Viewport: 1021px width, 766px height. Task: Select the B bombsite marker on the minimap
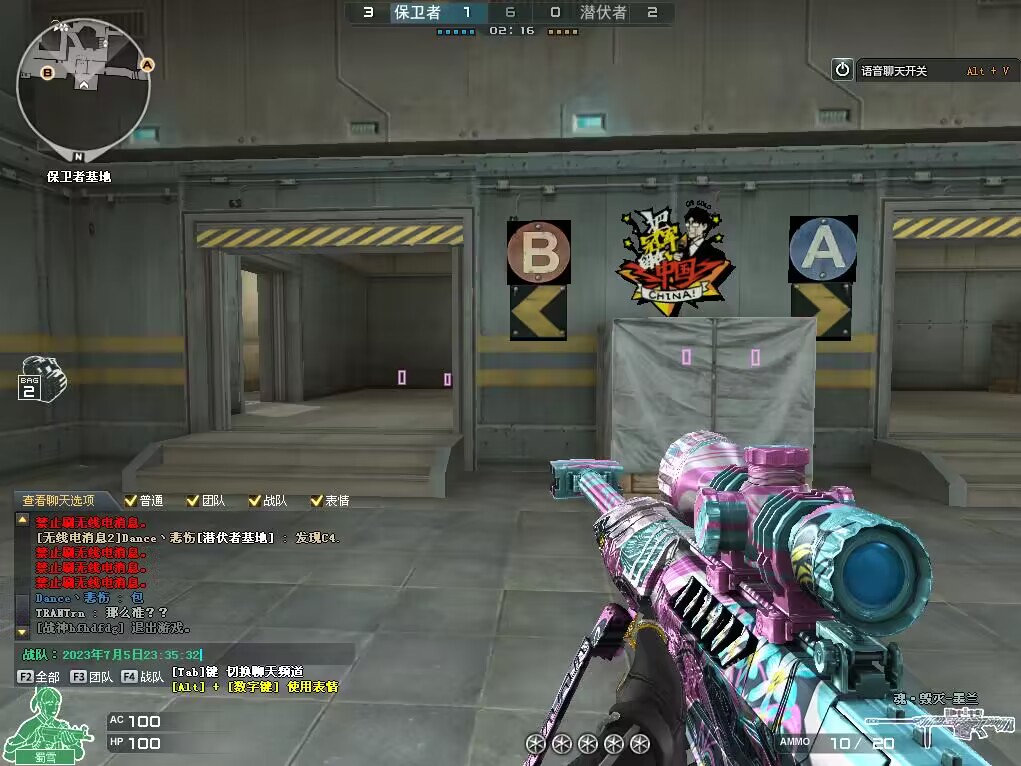48,72
